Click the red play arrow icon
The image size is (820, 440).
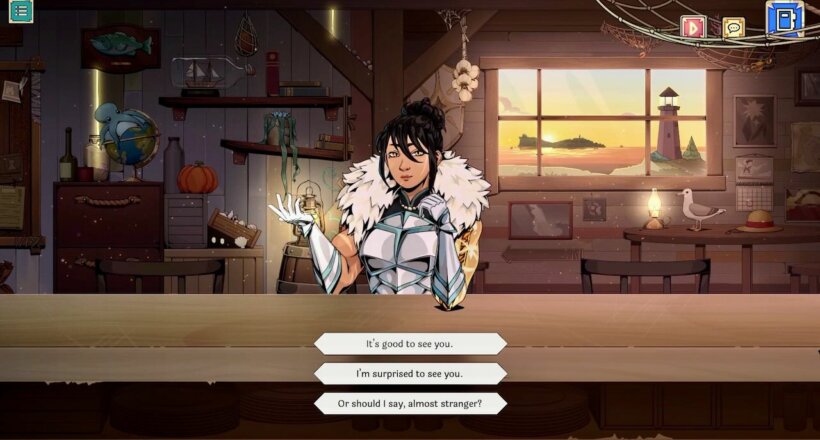click(x=692, y=27)
